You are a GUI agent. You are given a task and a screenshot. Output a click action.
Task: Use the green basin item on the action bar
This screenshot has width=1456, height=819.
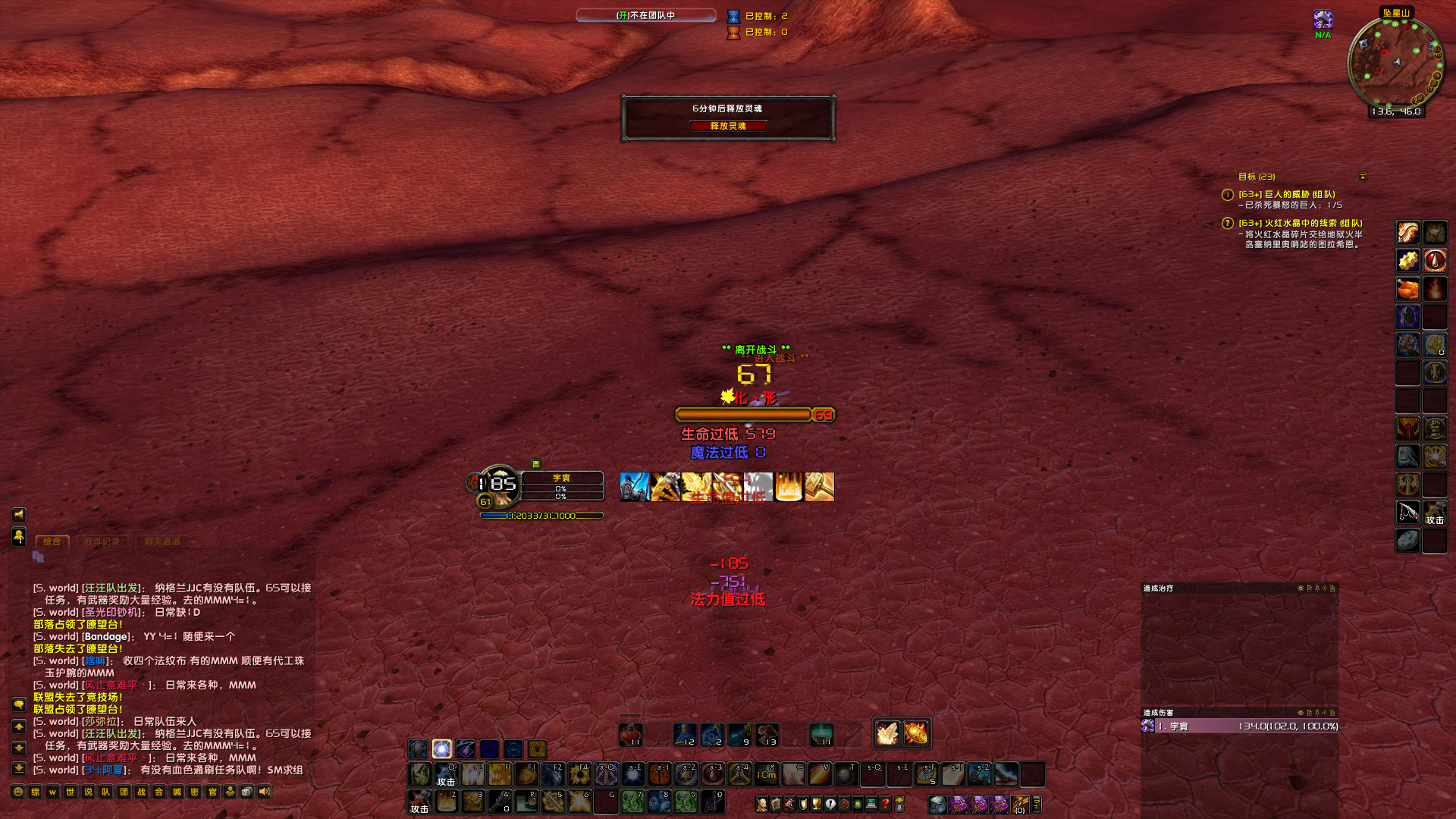pos(823,734)
